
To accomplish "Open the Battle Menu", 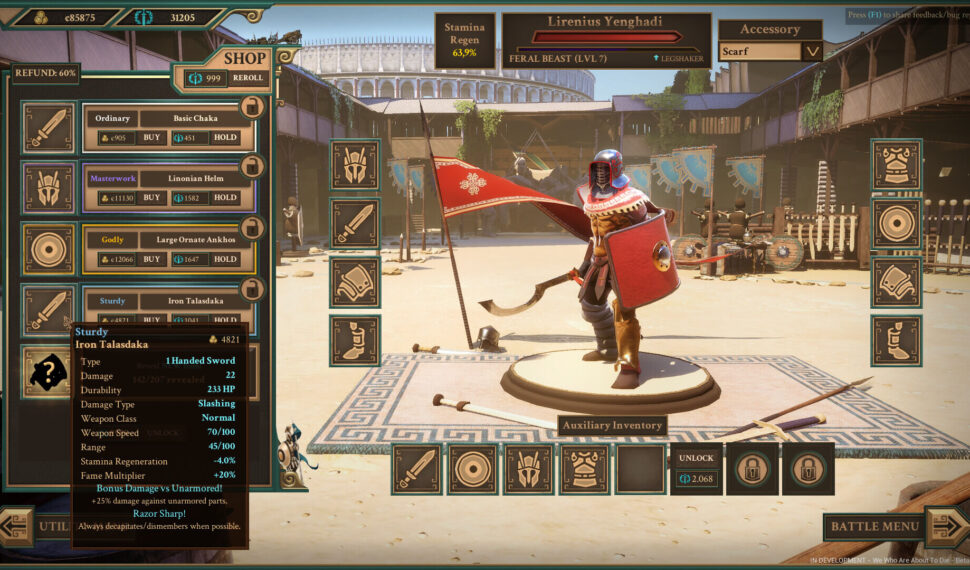I will [875, 526].
